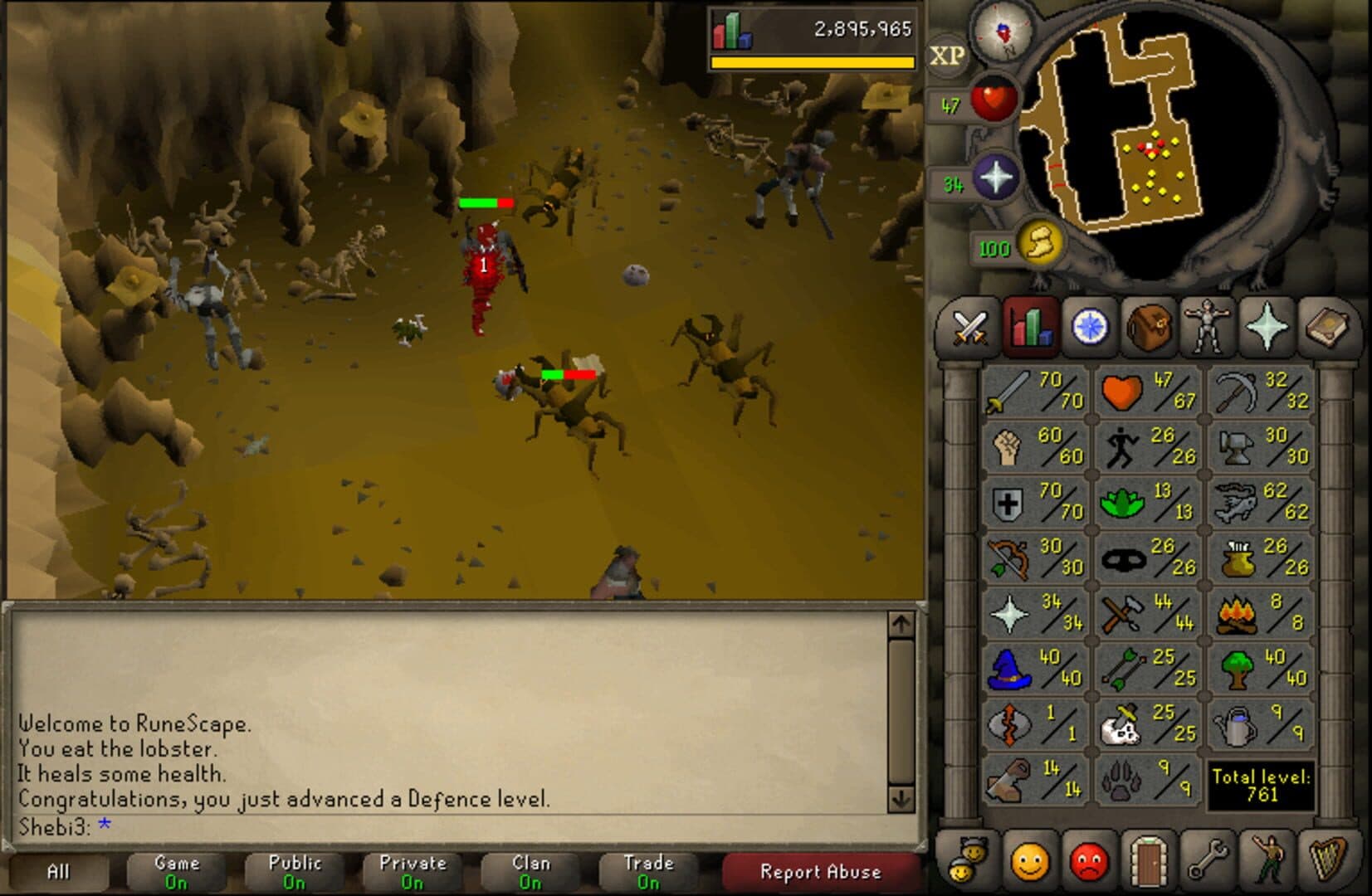The width and height of the screenshot is (1372, 896).
Task: Select the Attack skill icon
Action: click(x=1008, y=392)
